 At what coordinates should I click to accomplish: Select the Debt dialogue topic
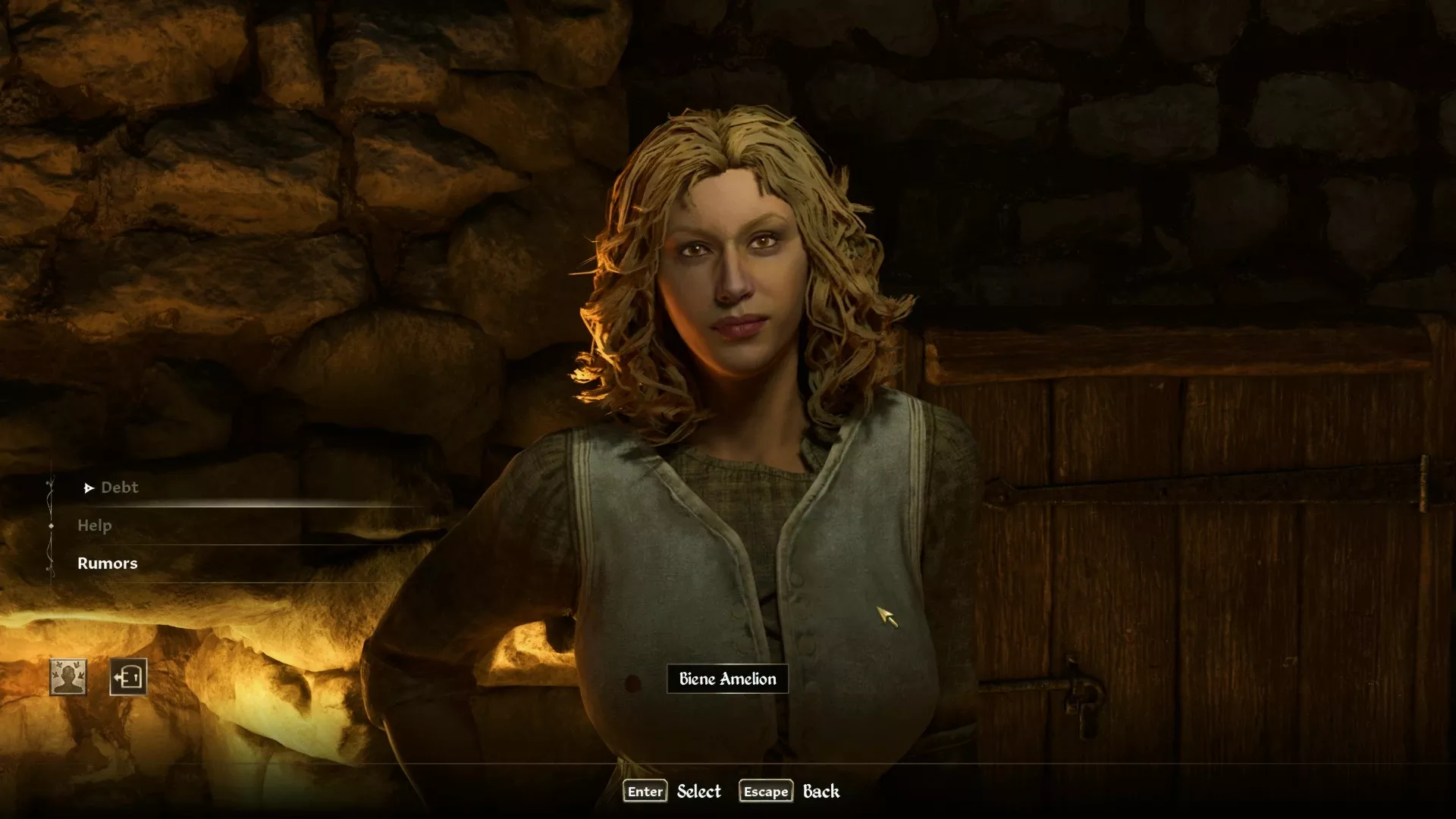(119, 488)
